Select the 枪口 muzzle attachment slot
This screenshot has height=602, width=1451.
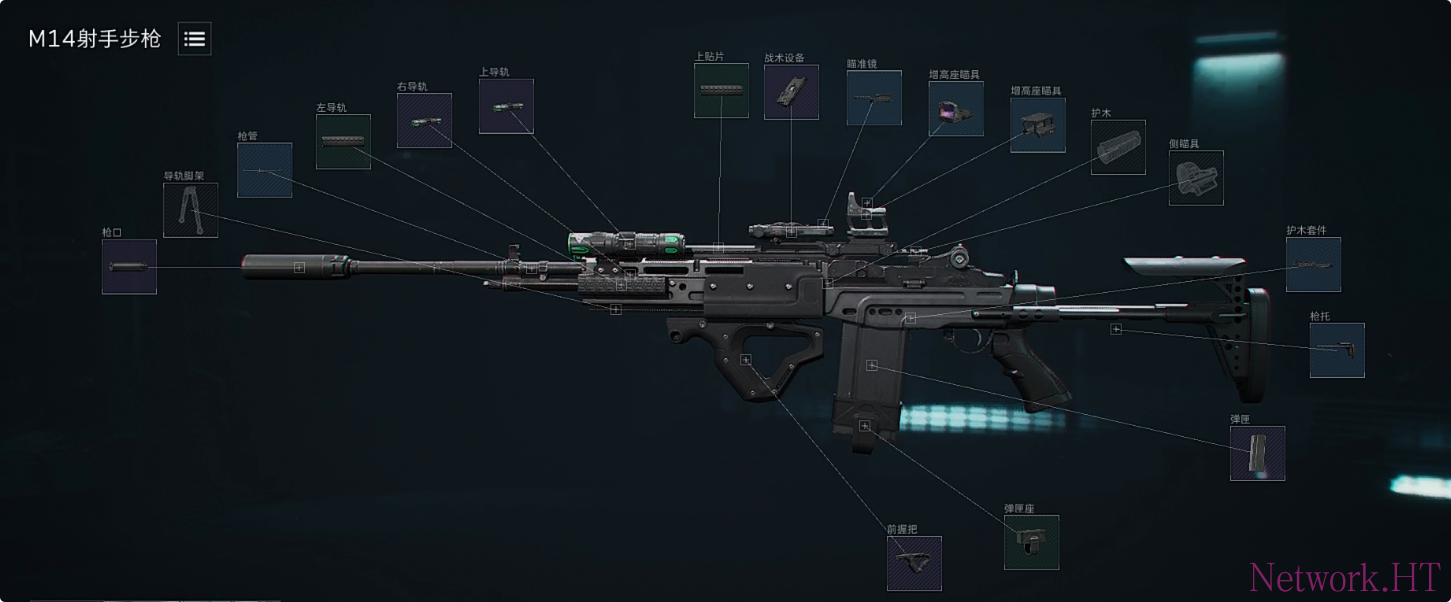pos(129,267)
